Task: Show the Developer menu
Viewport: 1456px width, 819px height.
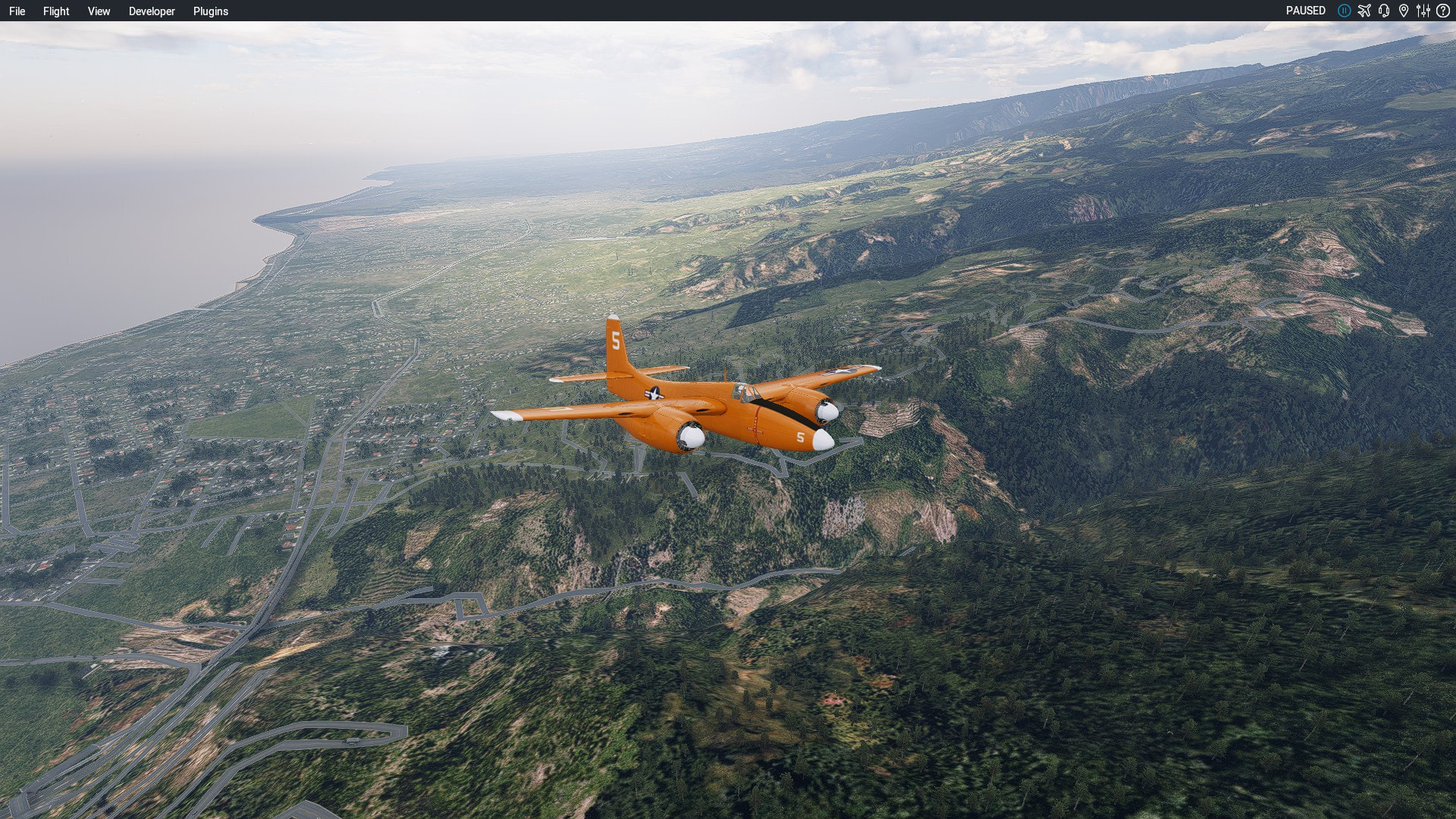Action: point(152,11)
